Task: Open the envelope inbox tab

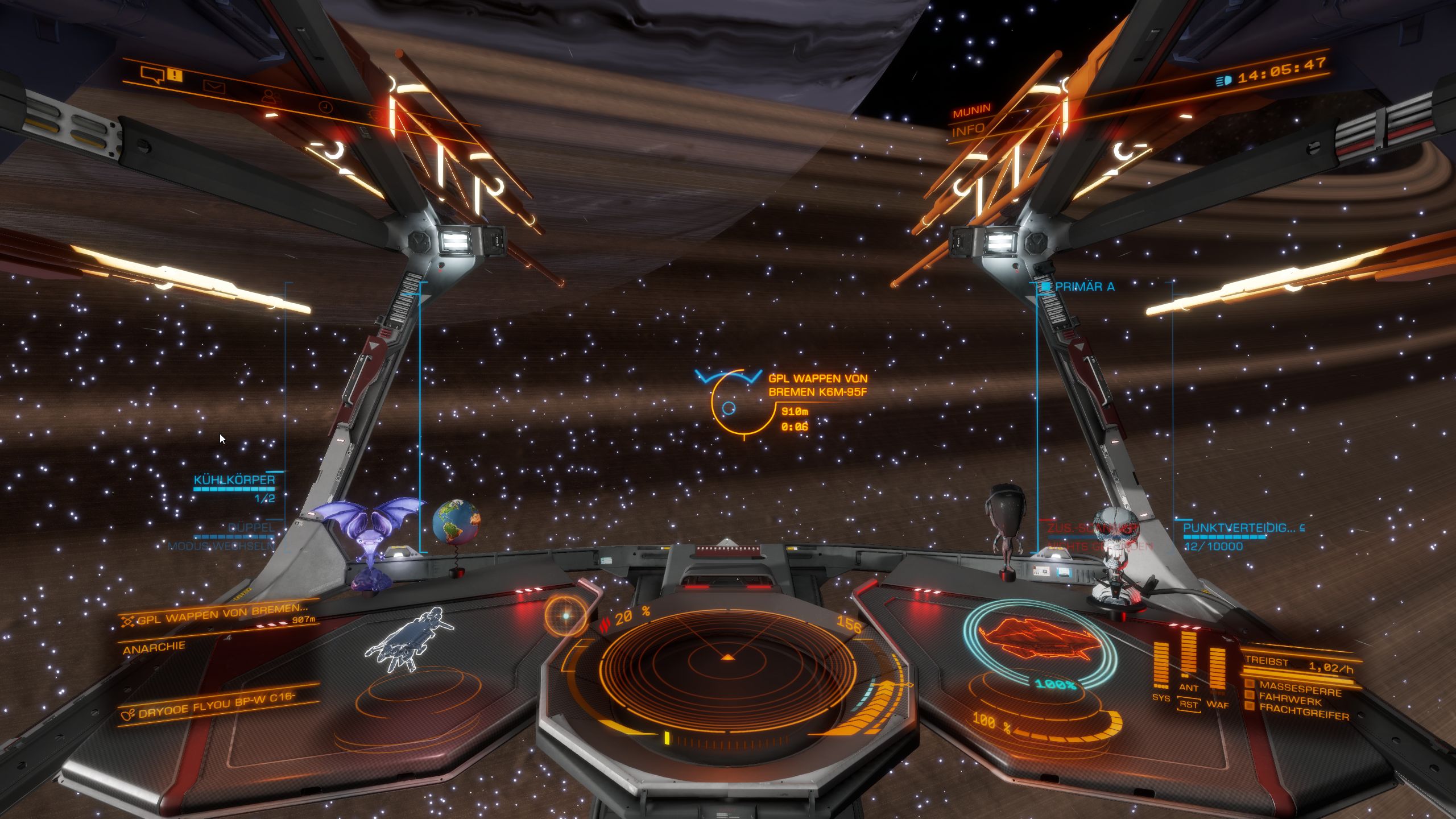Action: point(214,87)
